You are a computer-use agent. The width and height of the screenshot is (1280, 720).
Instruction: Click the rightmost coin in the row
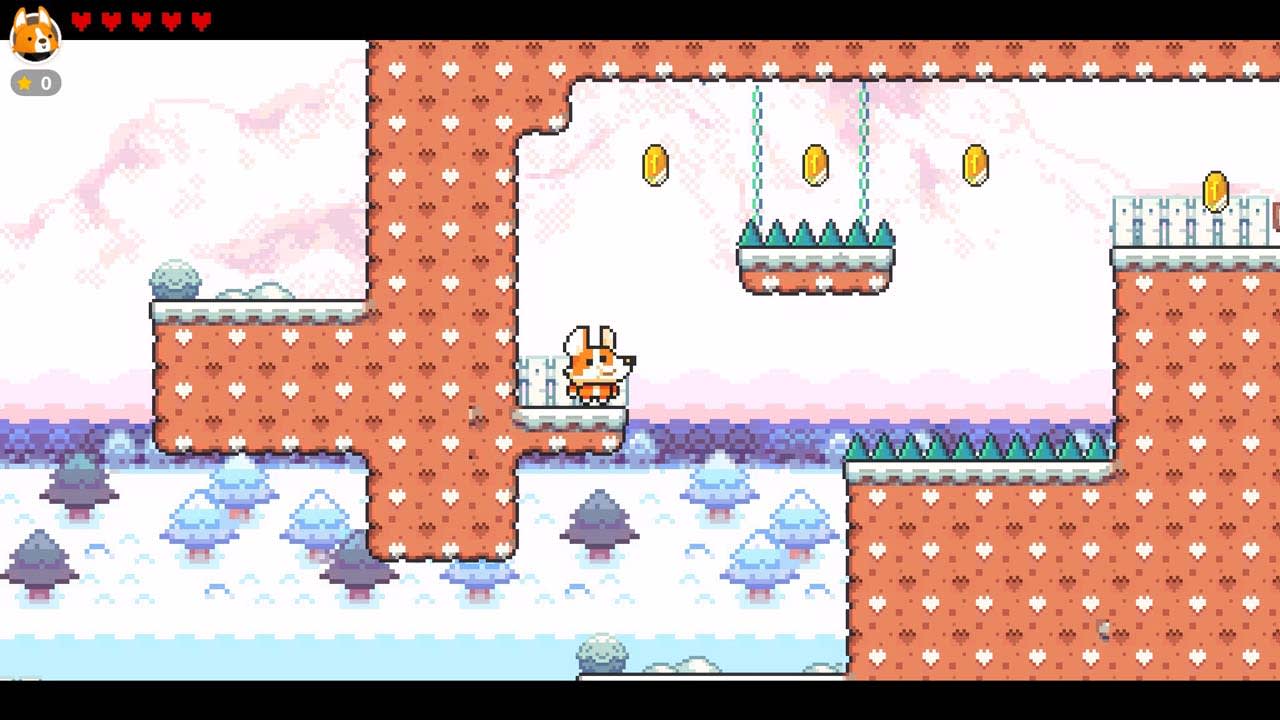point(974,164)
